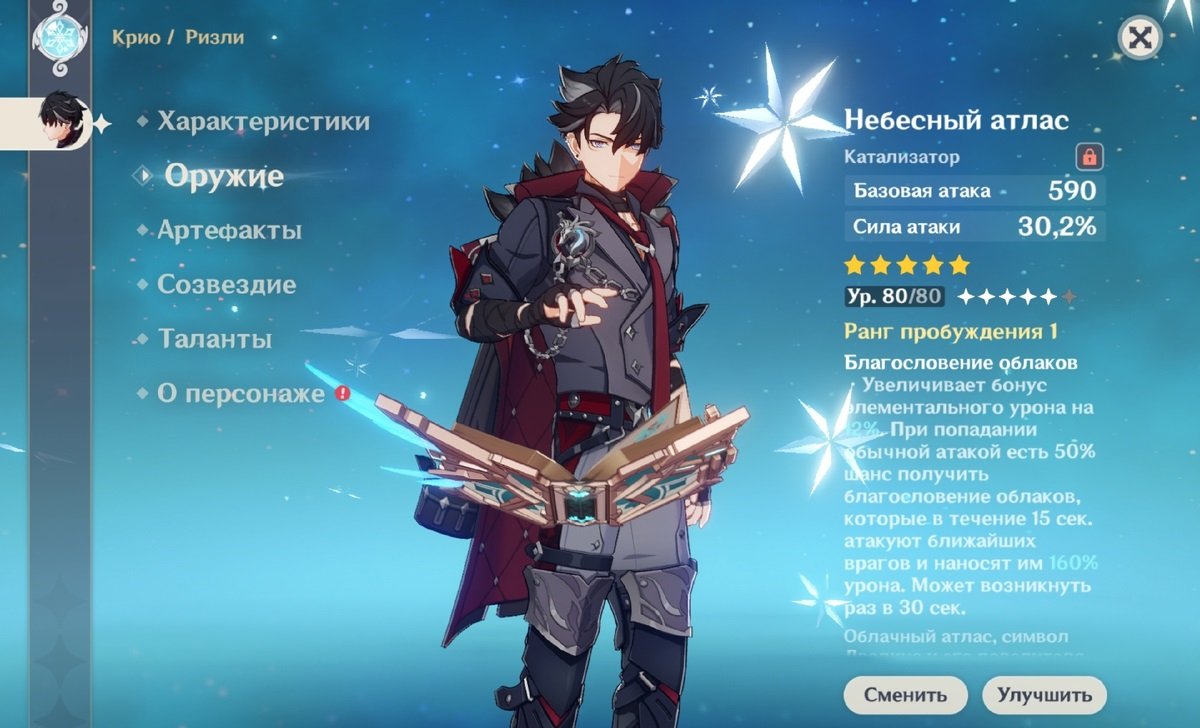Click the Улучшить weapon button
1200x728 pixels.
tap(1044, 694)
